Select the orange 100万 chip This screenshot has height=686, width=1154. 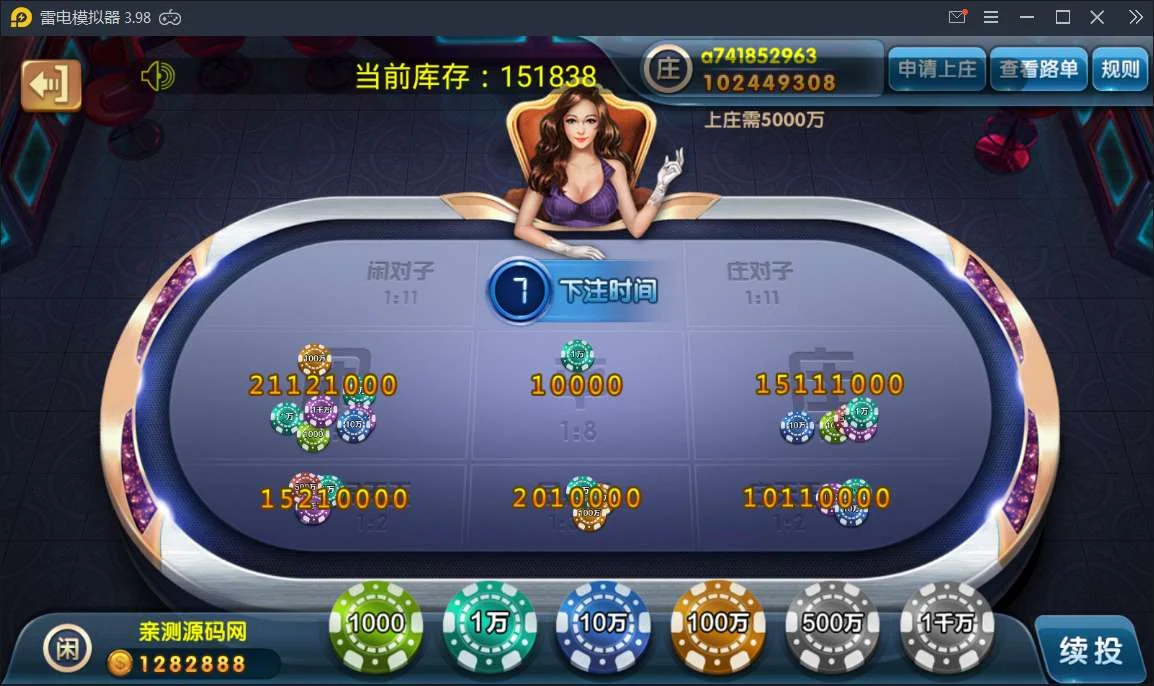717,624
